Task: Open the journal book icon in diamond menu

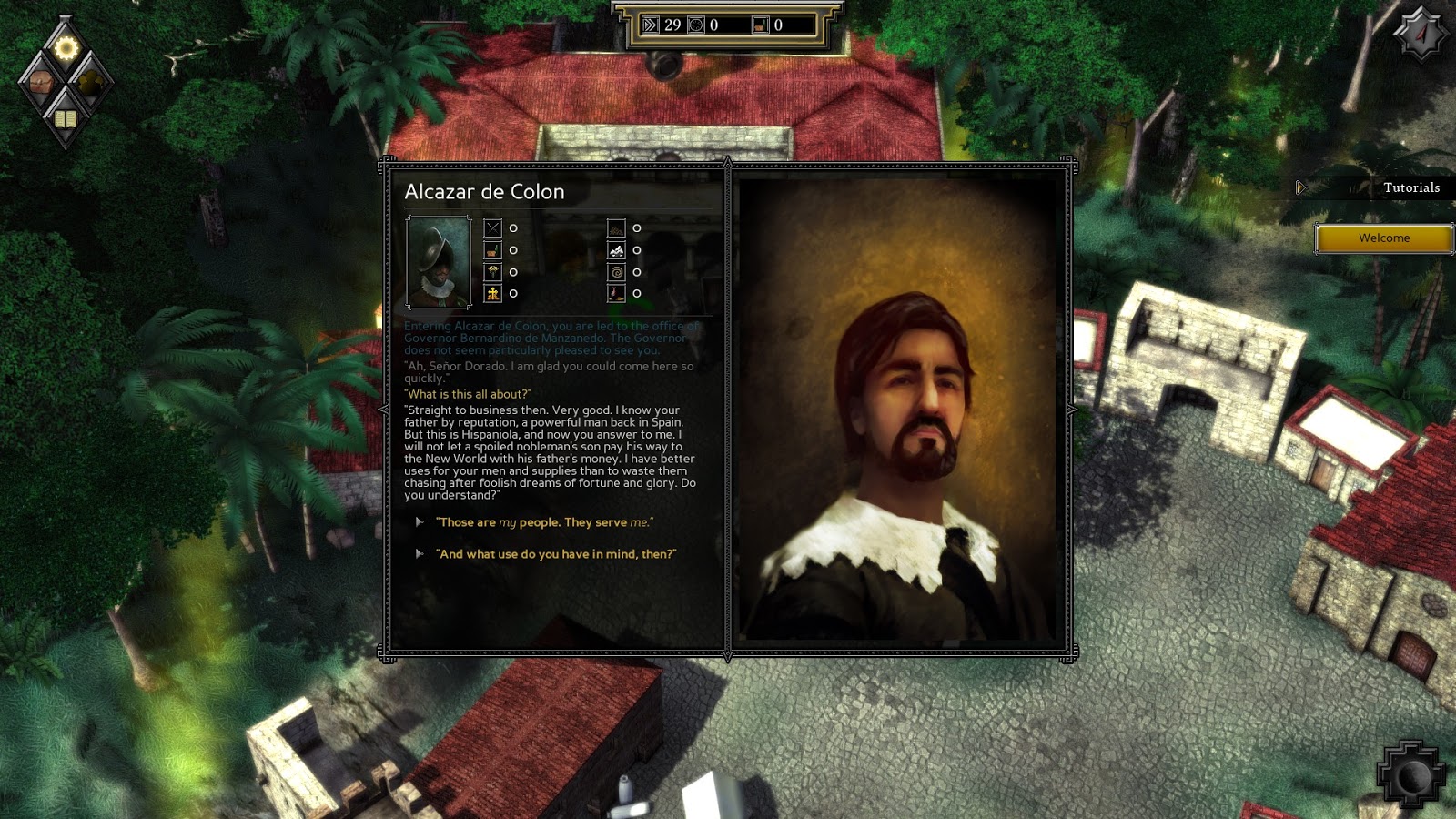Action: [66, 119]
